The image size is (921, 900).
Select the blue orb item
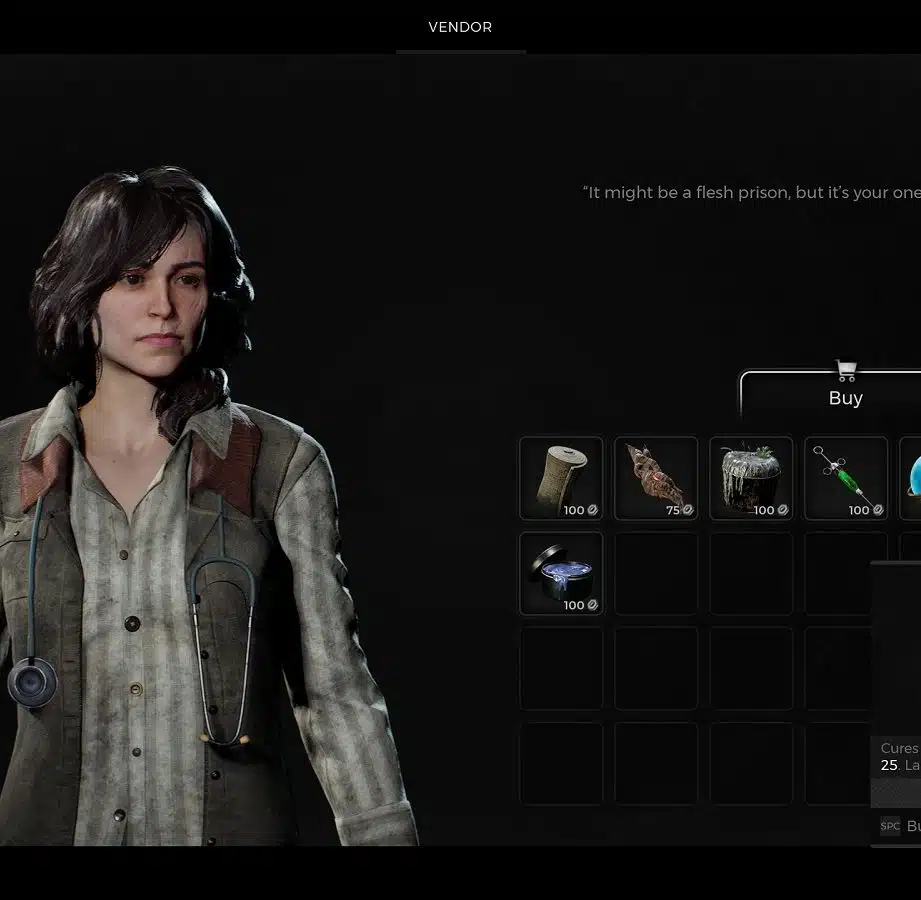pyautogui.click(x=912, y=478)
